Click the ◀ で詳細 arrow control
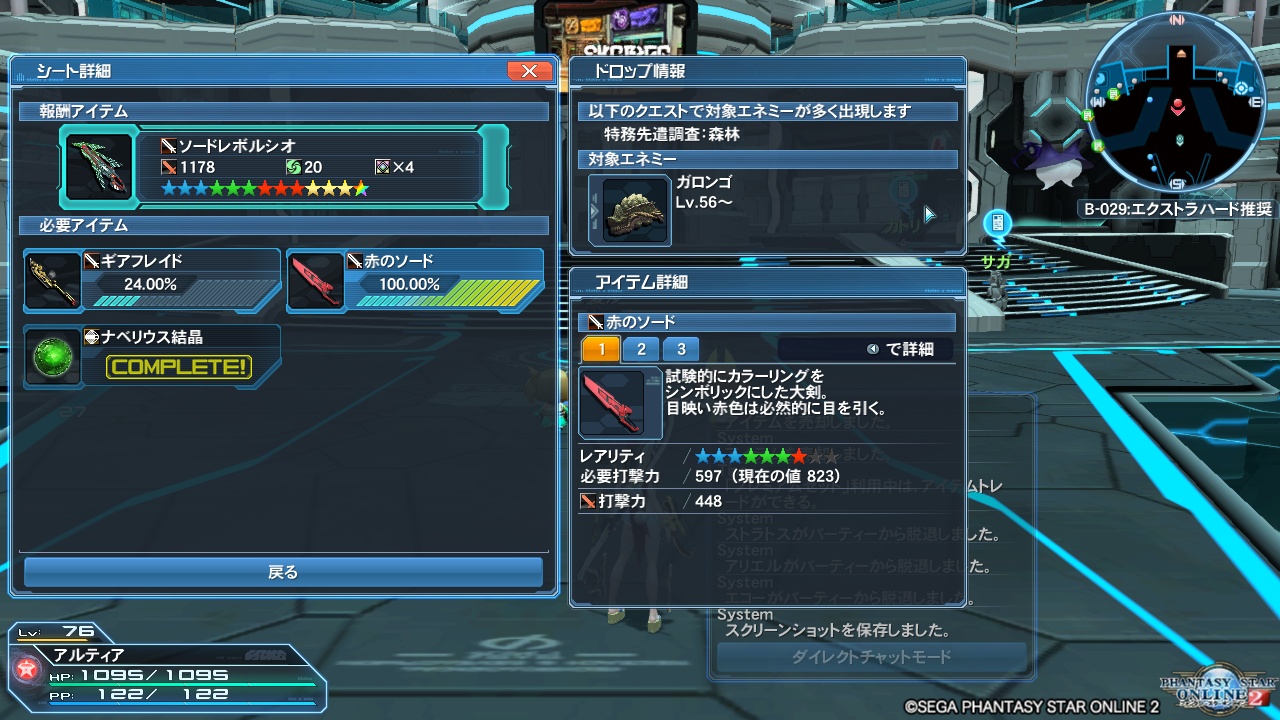The height and width of the screenshot is (720, 1280). click(874, 348)
